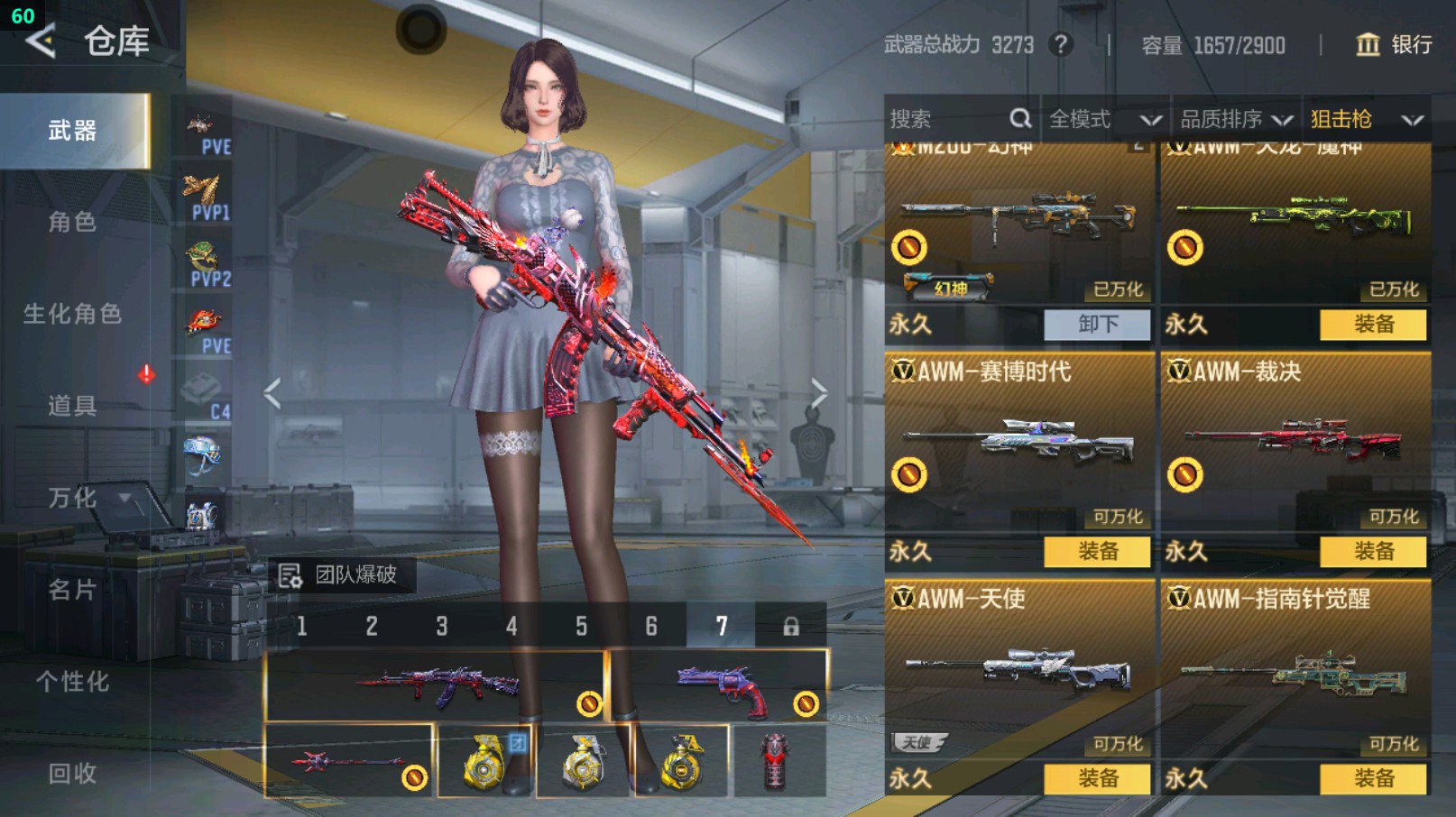Select loadout number 3
Viewport: 1456px width, 817px height.
point(442,626)
